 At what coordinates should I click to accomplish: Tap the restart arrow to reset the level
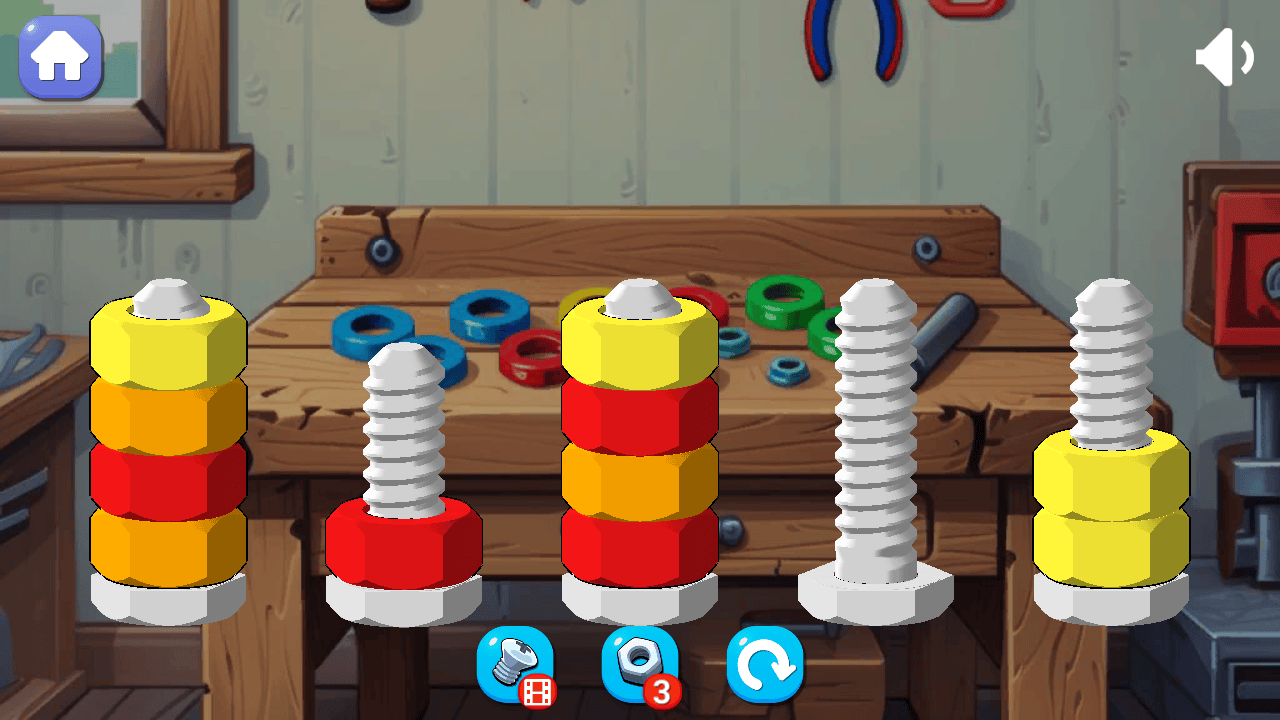pyautogui.click(x=765, y=665)
